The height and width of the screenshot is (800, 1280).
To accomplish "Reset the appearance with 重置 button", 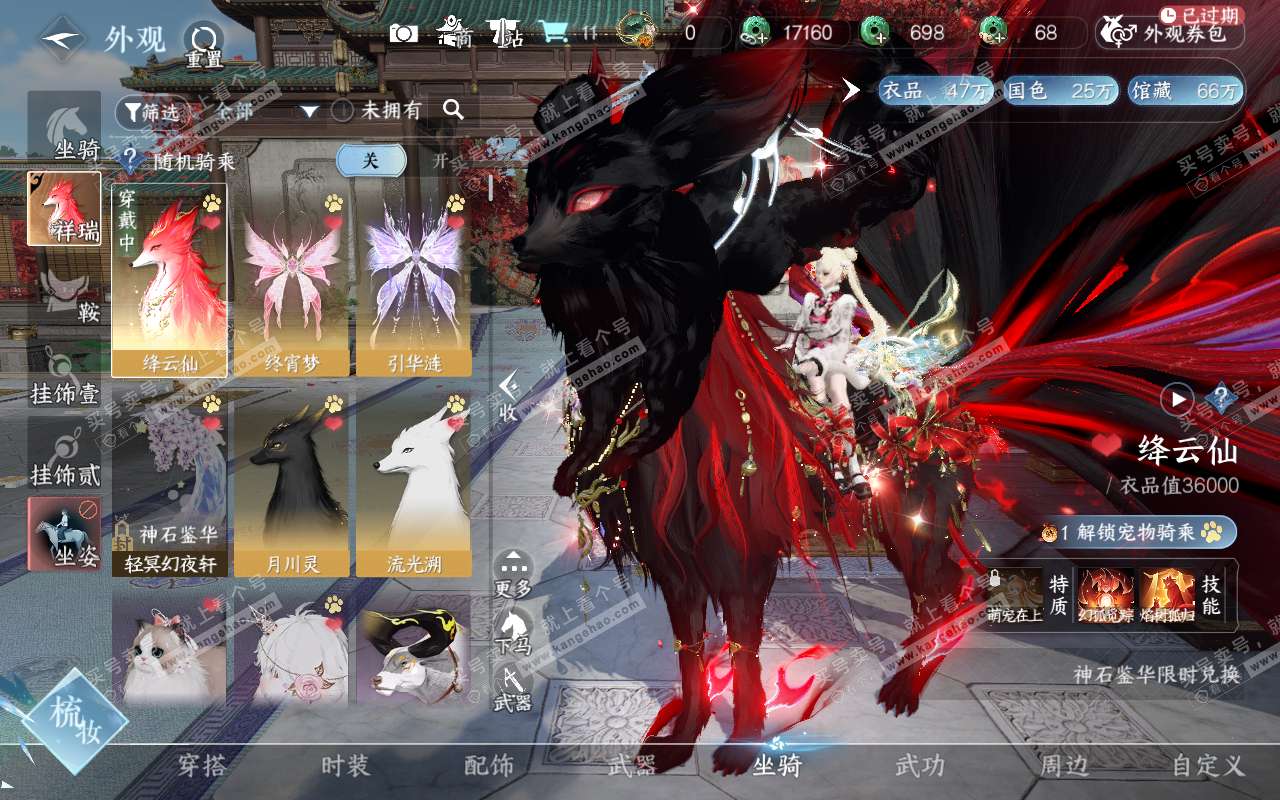I will 204,43.
